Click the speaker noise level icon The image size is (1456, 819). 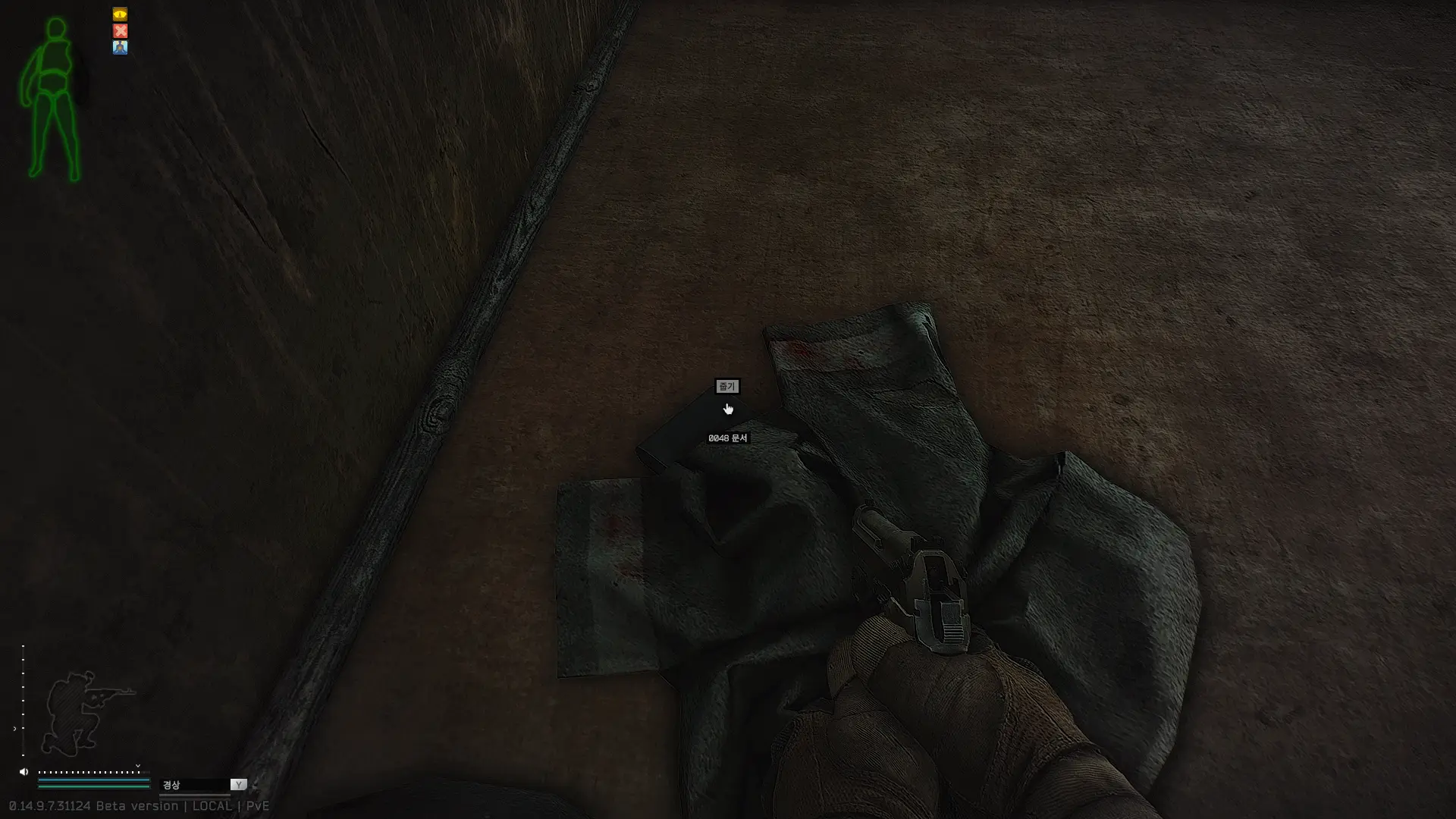(24, 772)
